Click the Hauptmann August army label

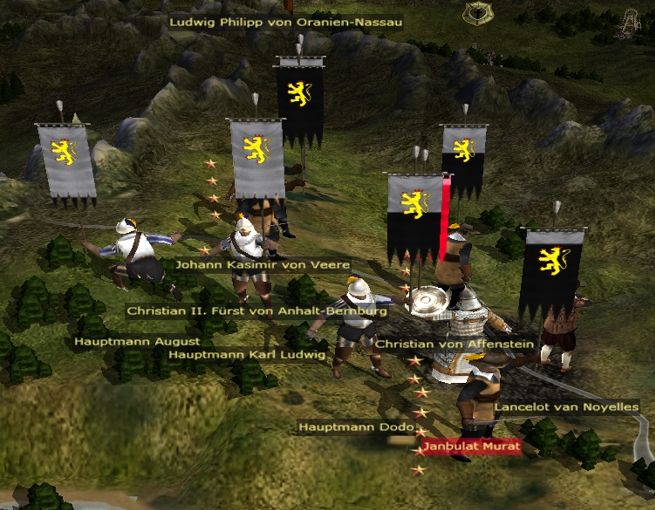[123, 341]
